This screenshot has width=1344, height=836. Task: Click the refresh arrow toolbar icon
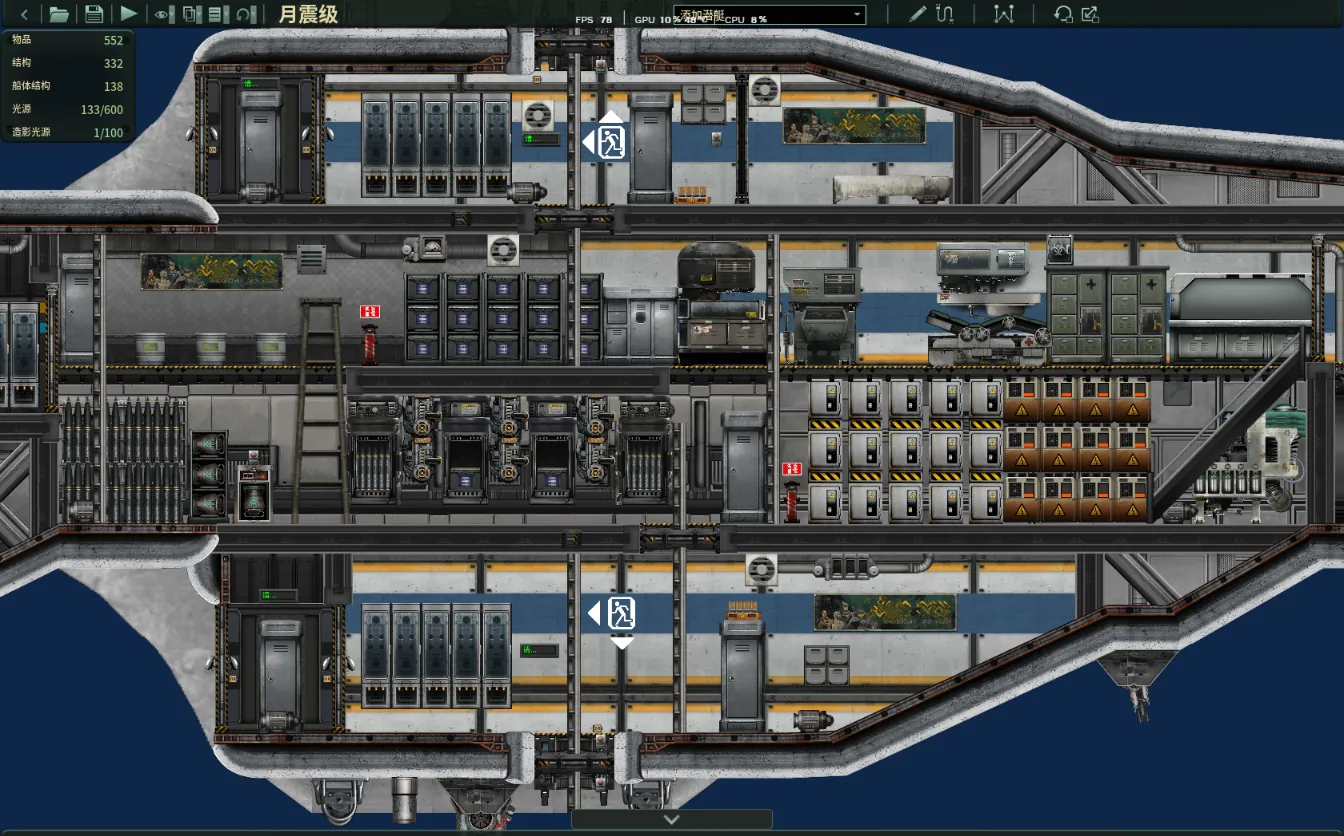(1063, 14)
